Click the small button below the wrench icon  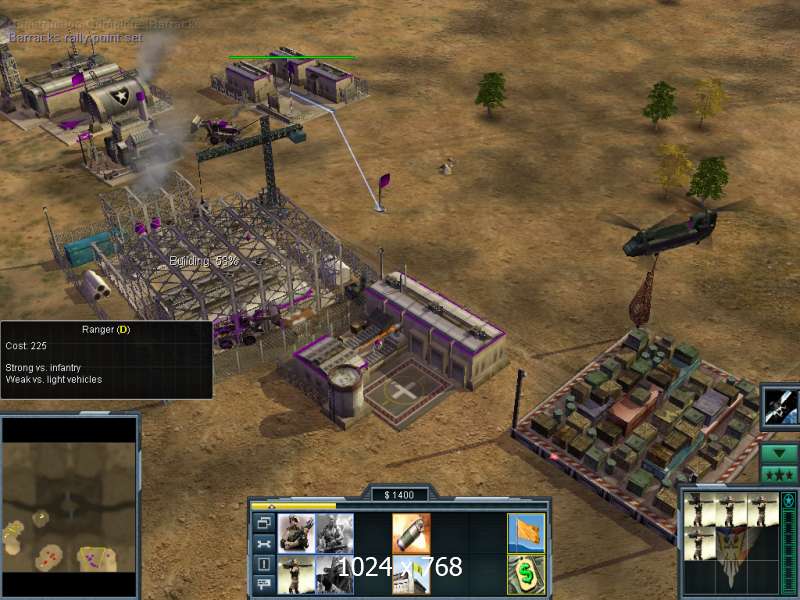pos(264,564)
